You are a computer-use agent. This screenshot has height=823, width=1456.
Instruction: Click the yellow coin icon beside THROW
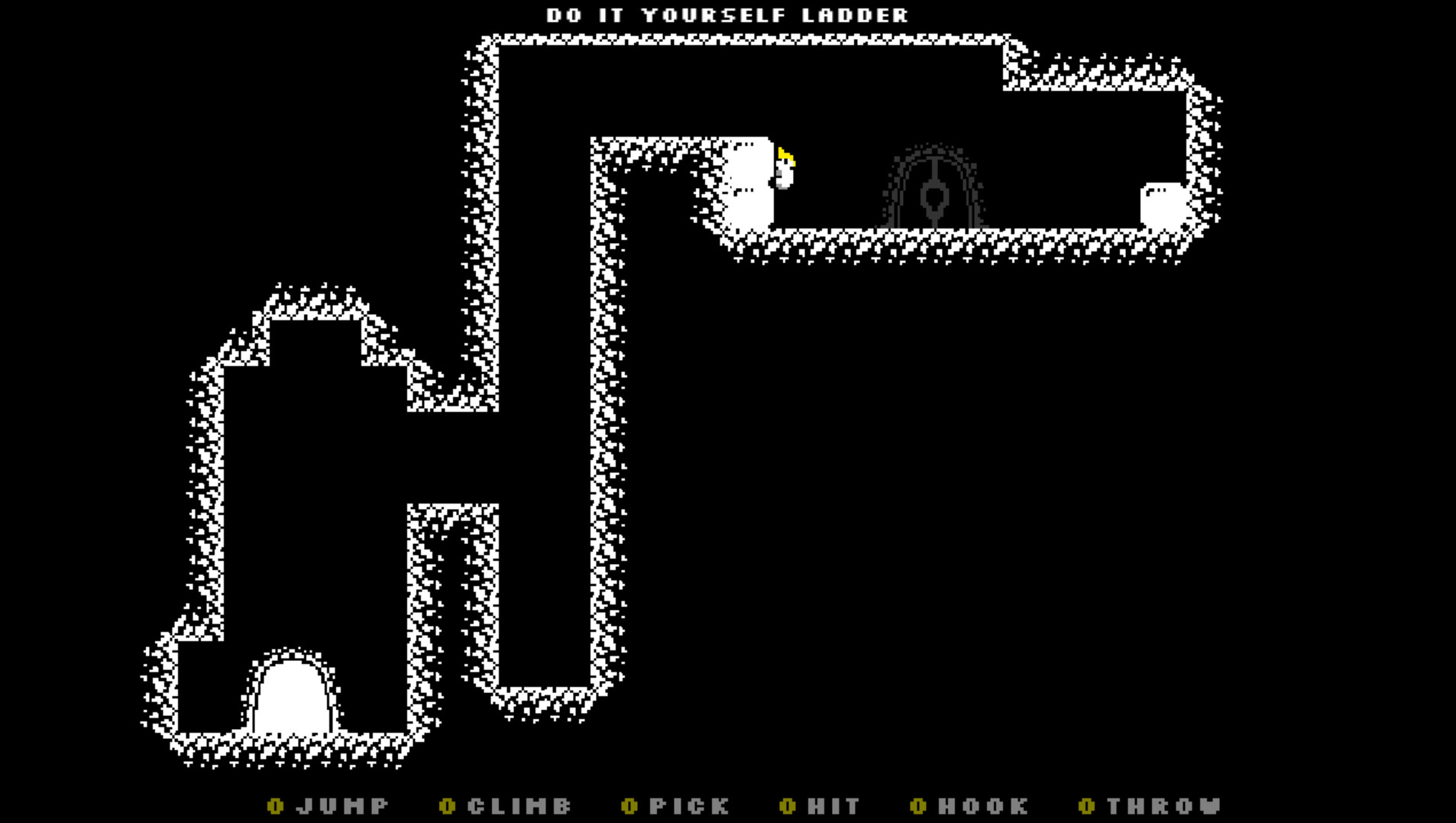pos(1085,806)
